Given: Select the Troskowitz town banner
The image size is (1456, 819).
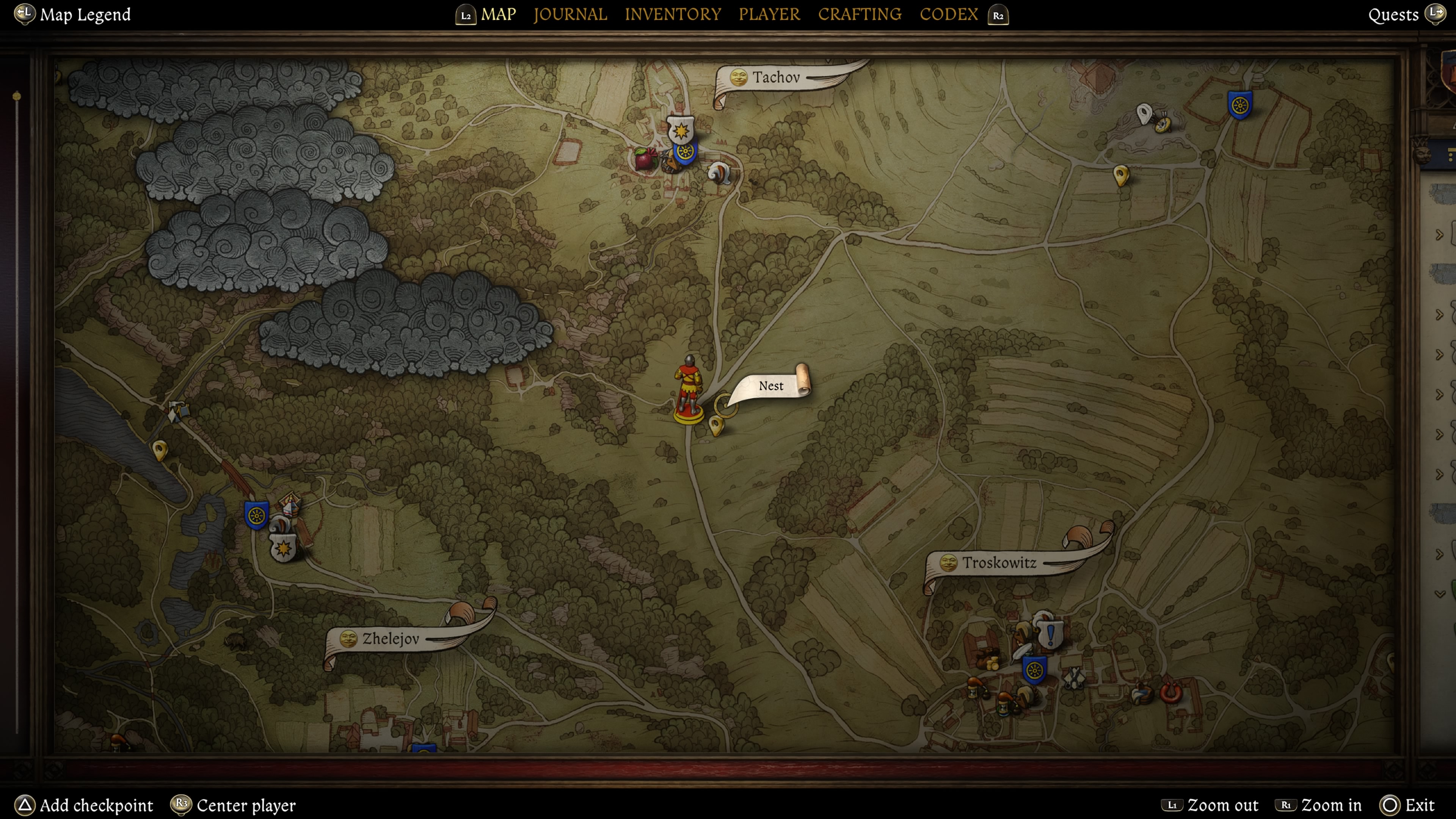Looking at the screenshot, I should pos(999,563).
